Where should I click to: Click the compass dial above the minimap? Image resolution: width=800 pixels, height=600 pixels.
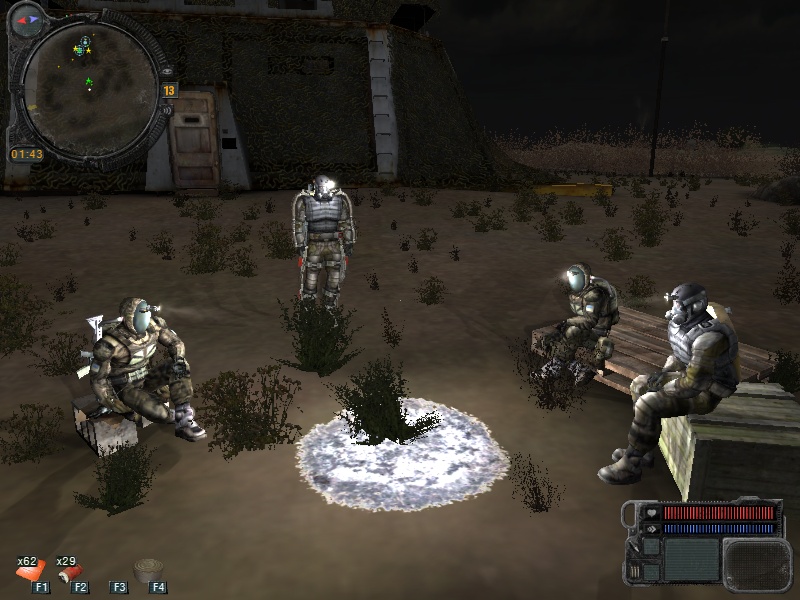[27, 19]
